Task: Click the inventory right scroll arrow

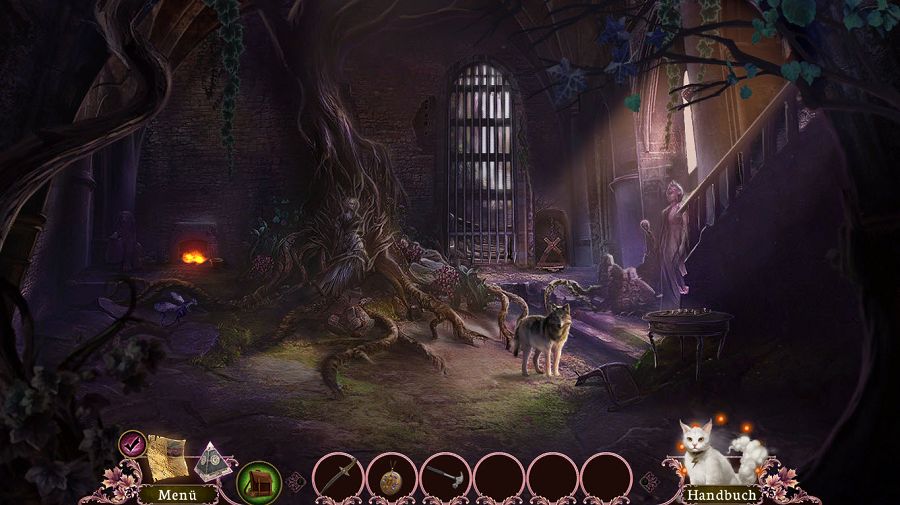Action: click(x=650, y=481)
